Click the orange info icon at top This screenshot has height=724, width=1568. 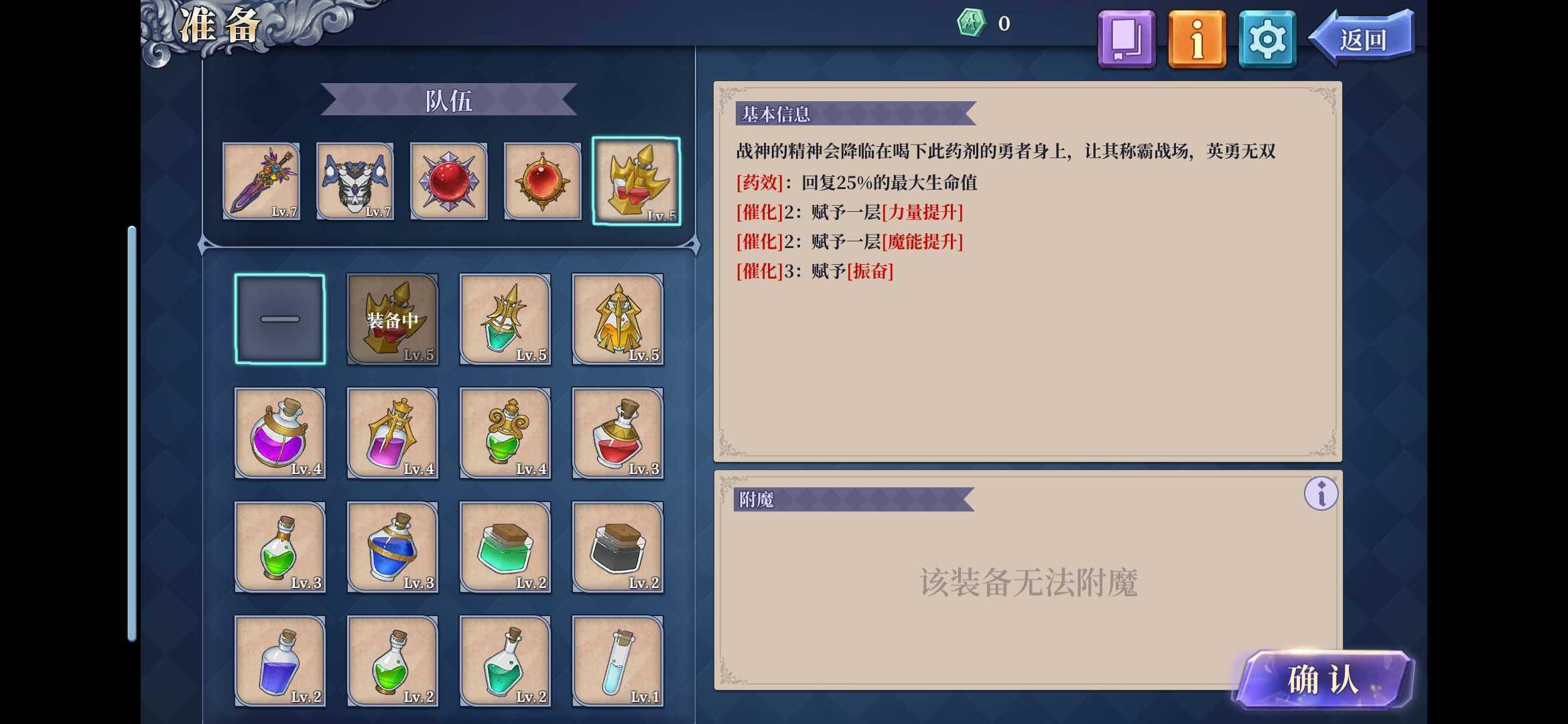(1197, 39)
